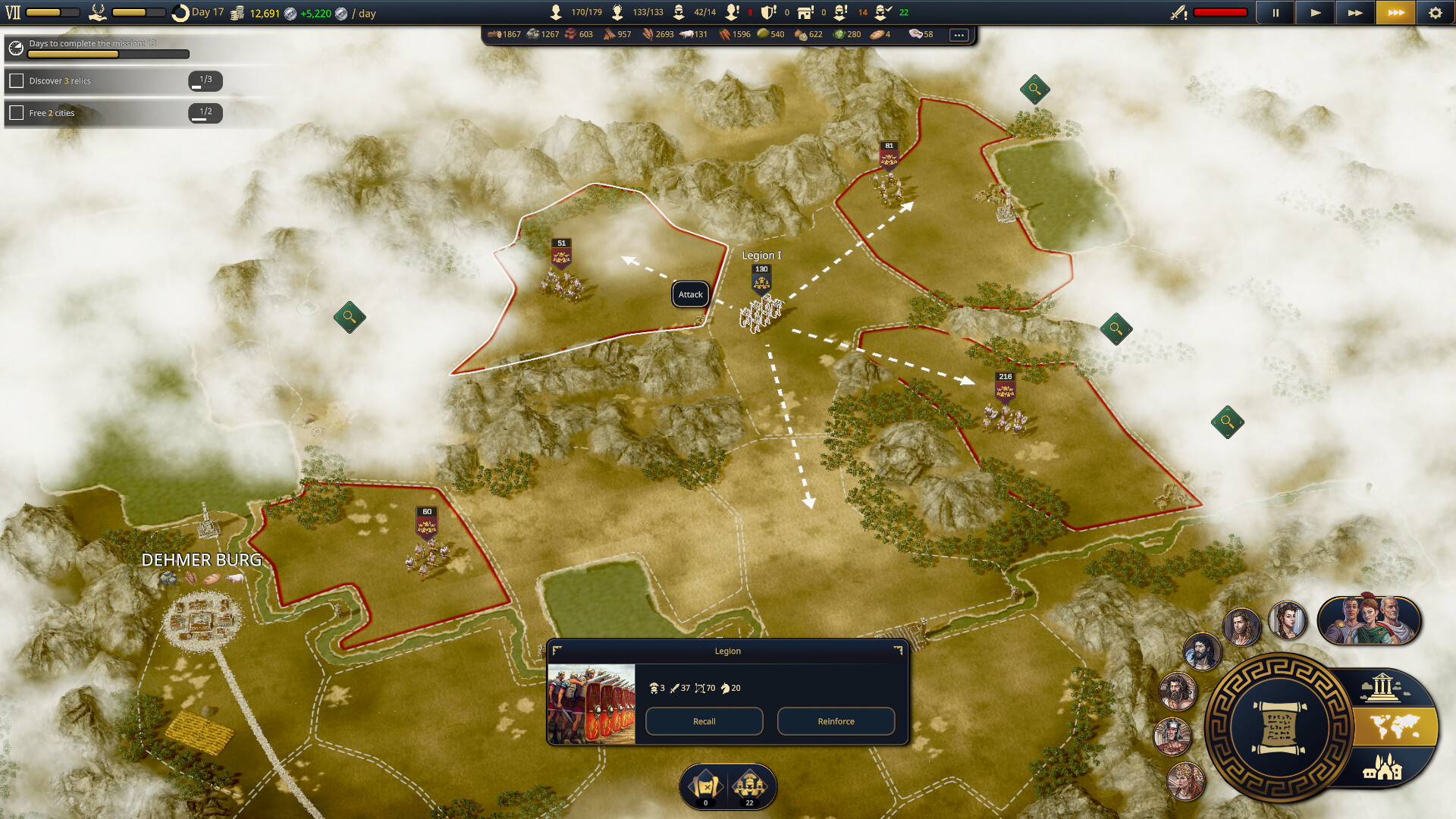
Task: Expand the hidden resources with the ellipsis button
Action: (960, 34)
